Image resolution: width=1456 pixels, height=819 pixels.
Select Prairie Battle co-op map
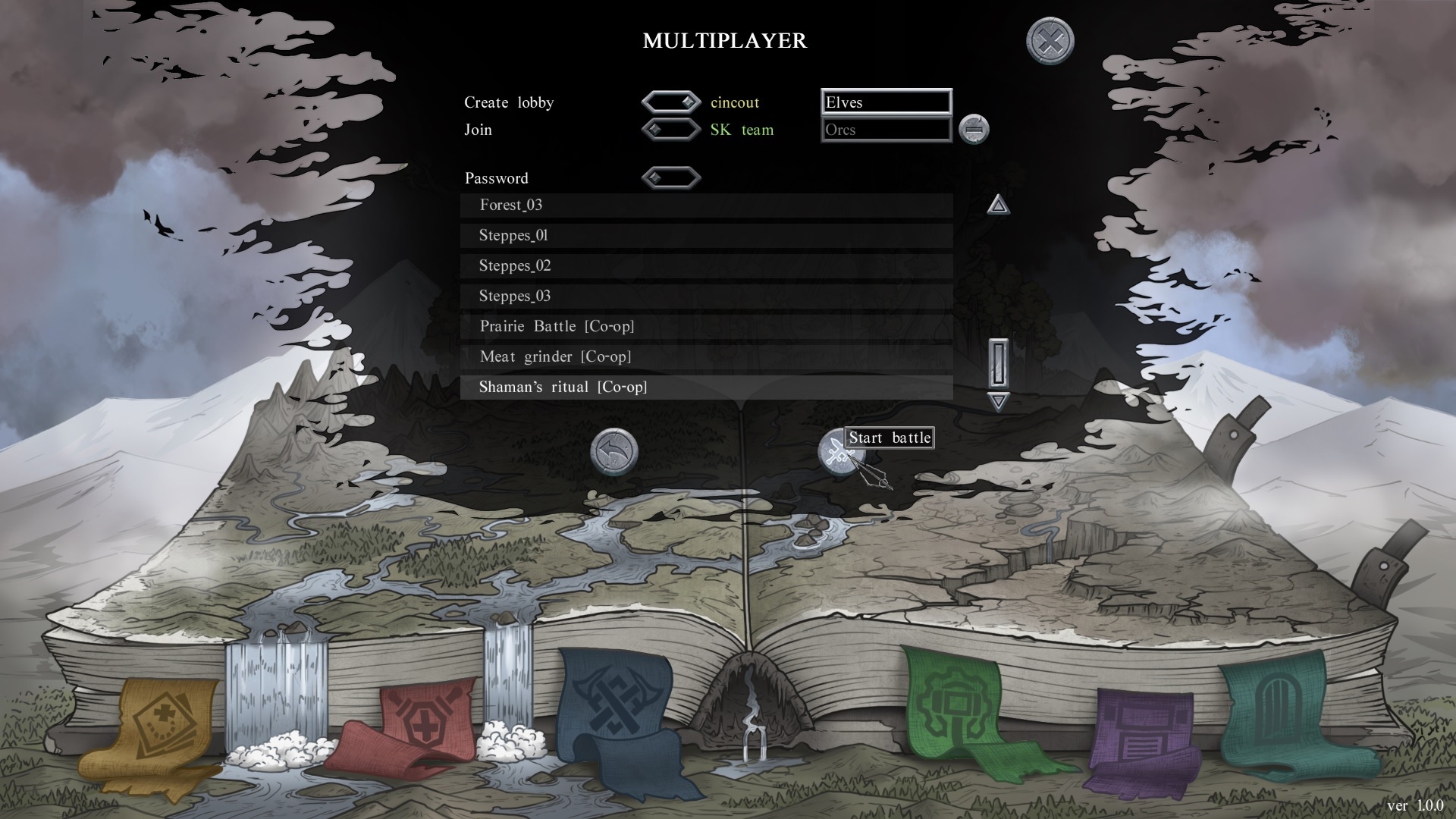point(705,327)
